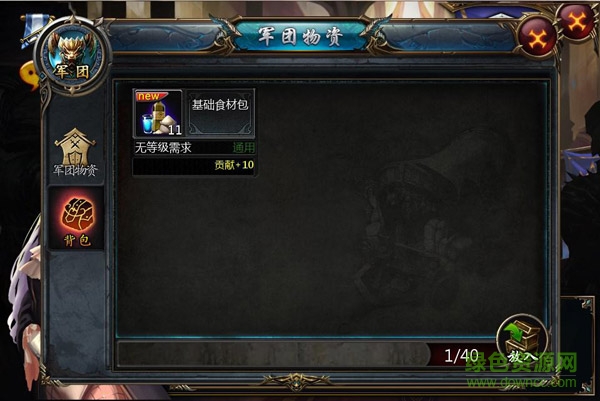Switch to the 军团物资 tab

point(75,153)
